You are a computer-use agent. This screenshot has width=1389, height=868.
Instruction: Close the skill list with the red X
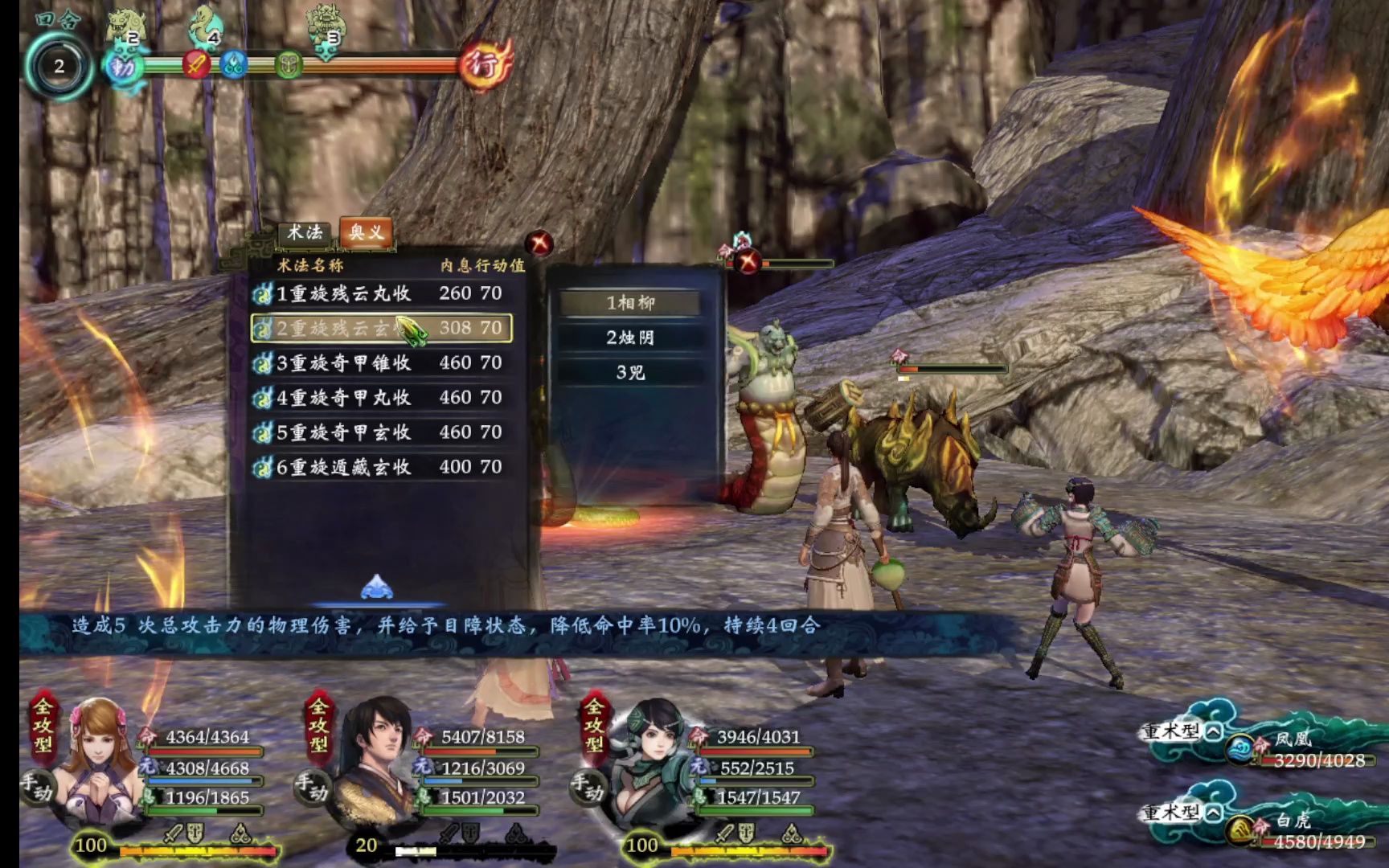[x=539, y=243]
